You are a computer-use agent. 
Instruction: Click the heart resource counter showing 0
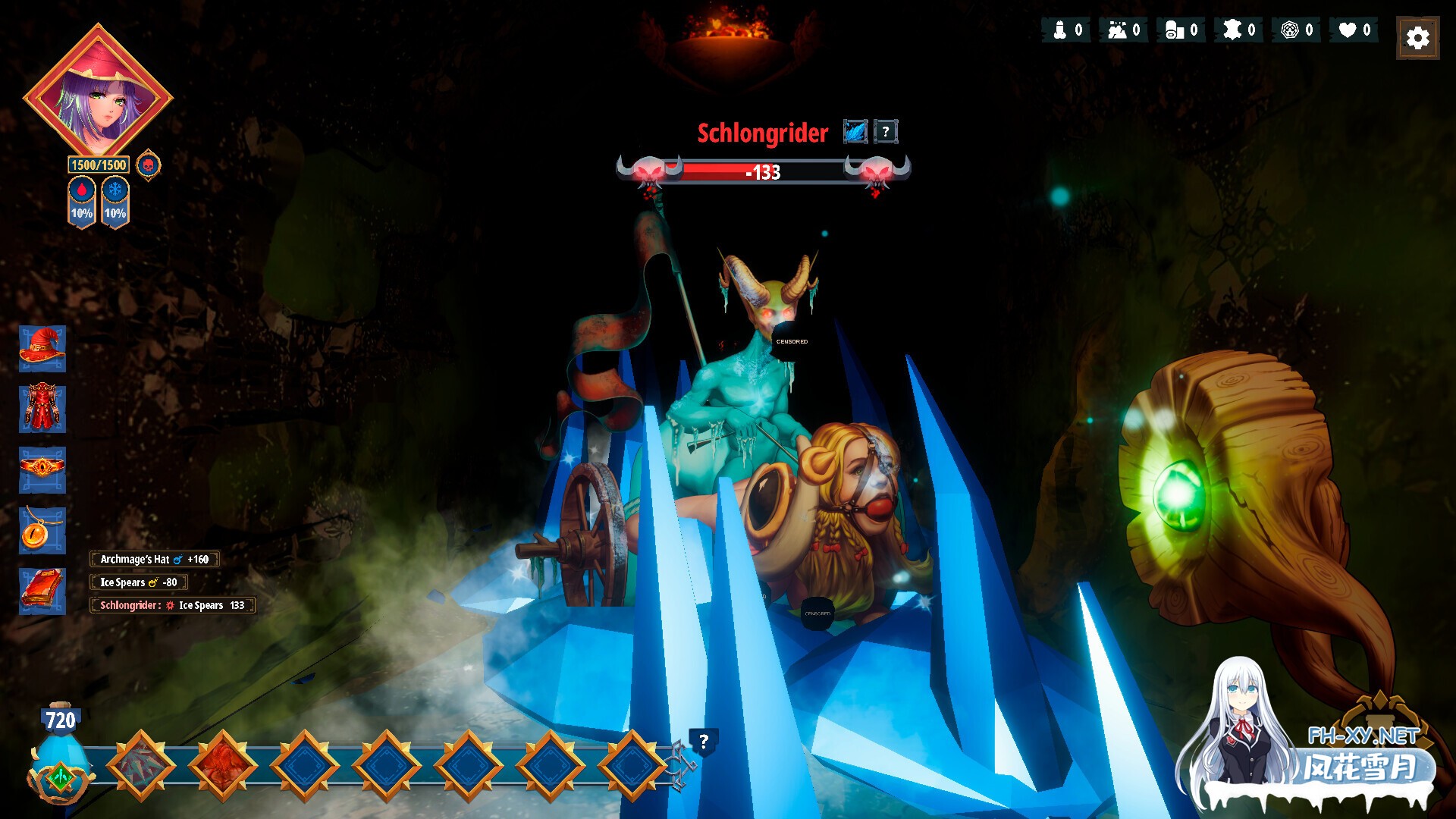click(1353, 30)
